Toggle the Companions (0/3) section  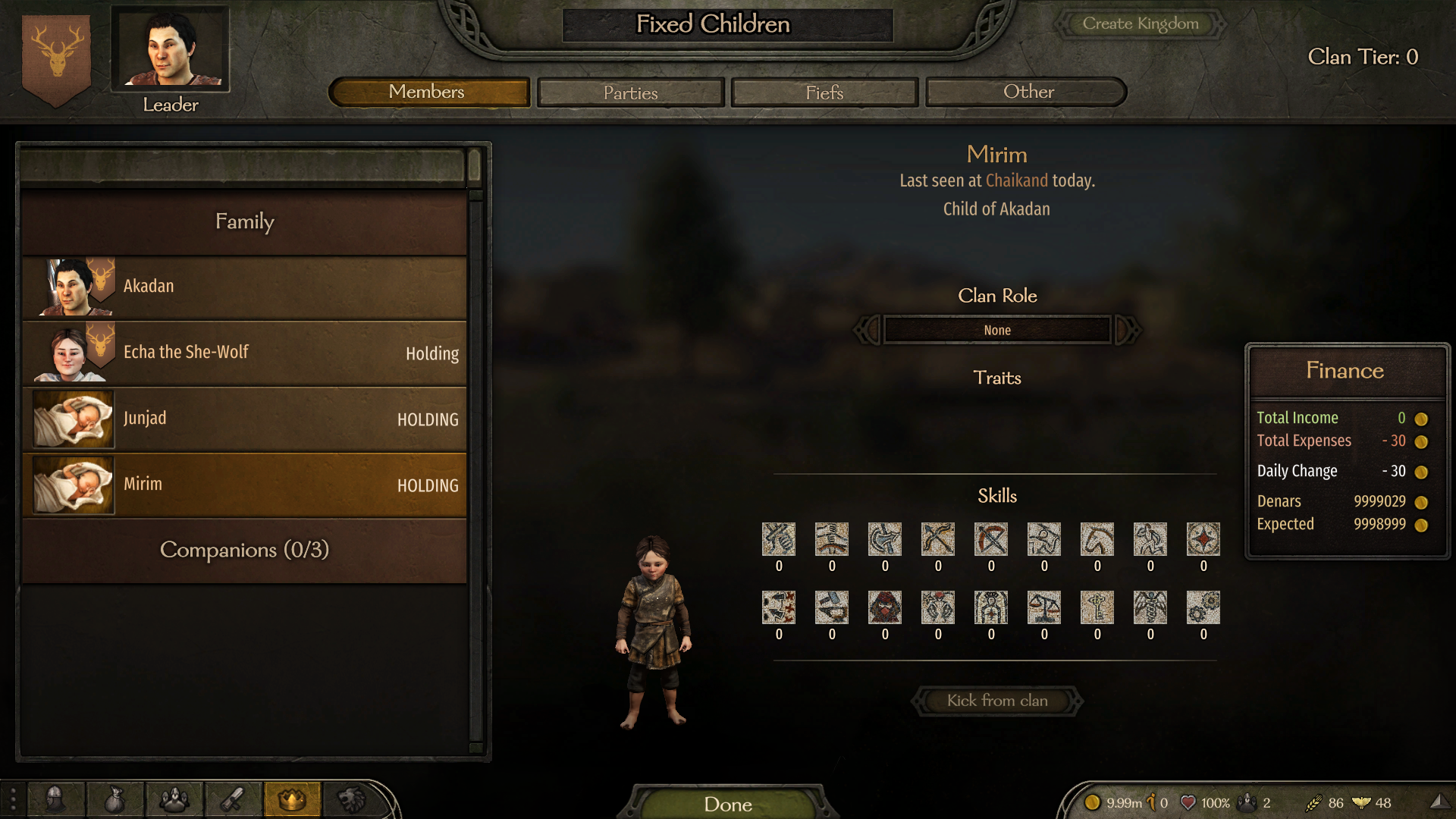[244, 550]
